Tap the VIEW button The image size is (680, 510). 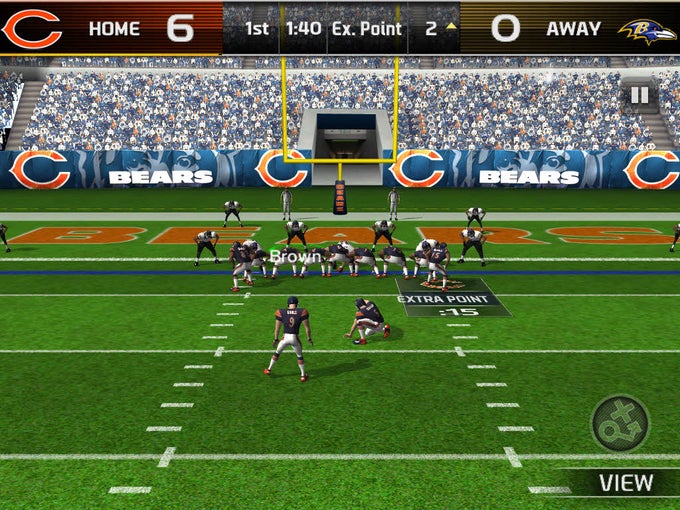625,483
